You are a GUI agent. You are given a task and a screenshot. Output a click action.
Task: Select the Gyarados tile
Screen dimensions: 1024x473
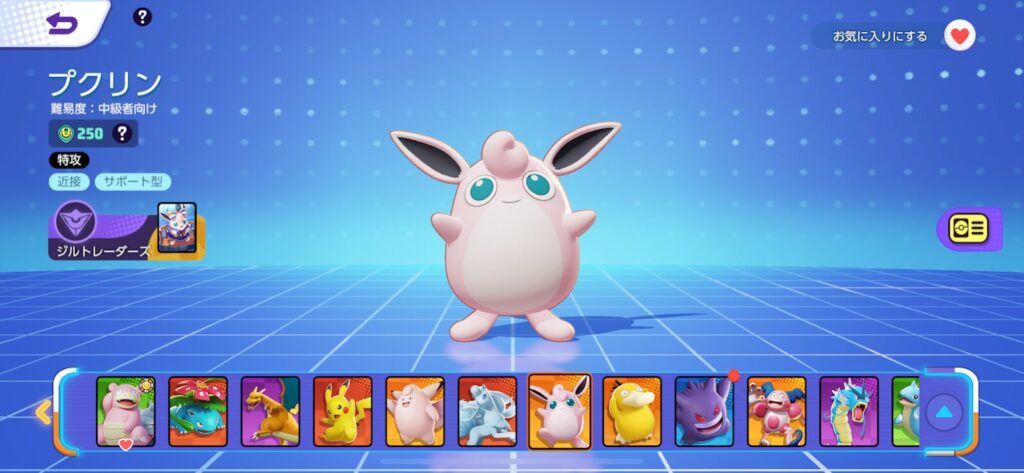coord(849,411)
